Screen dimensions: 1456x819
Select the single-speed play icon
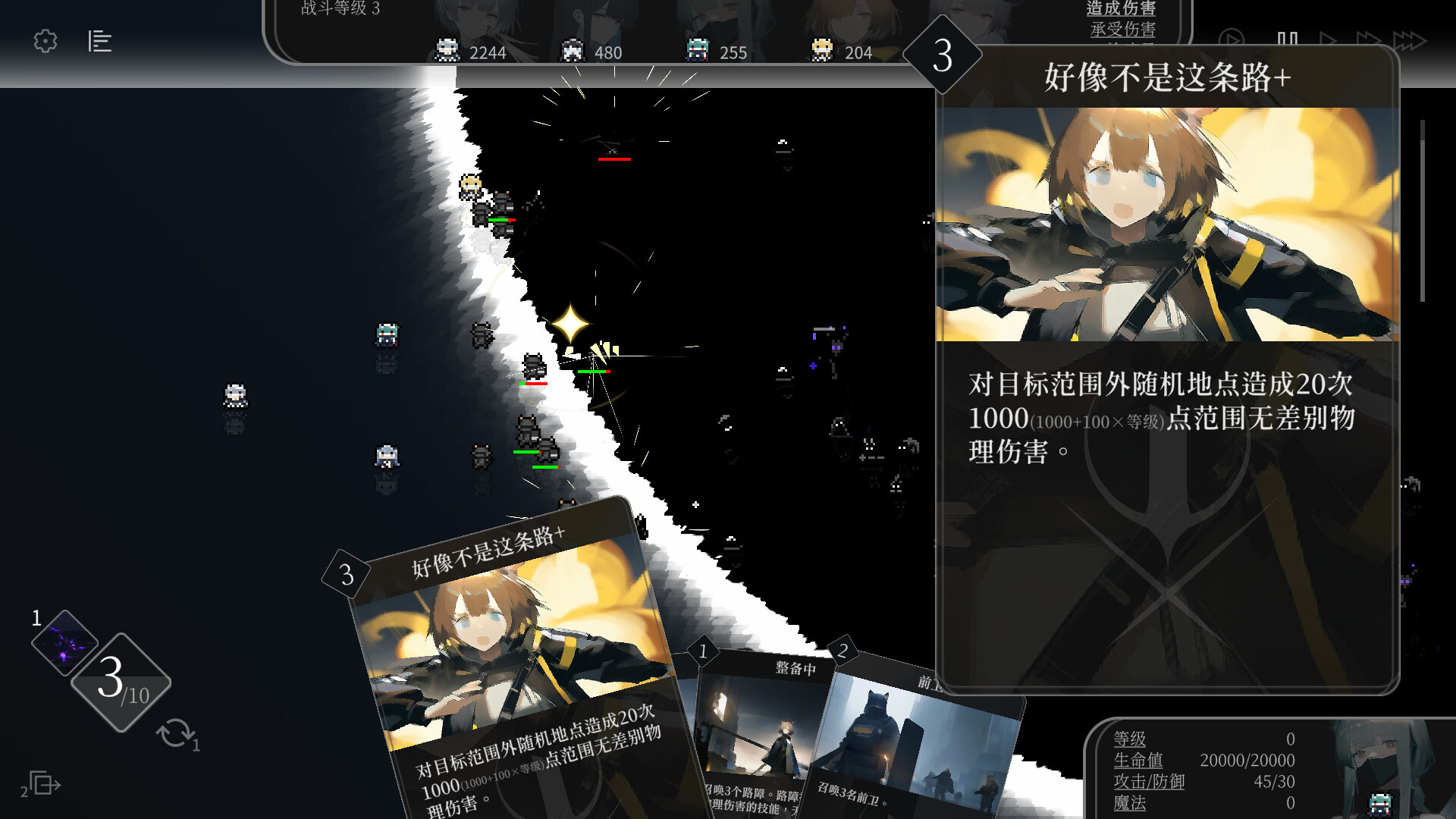(1329, 36)
